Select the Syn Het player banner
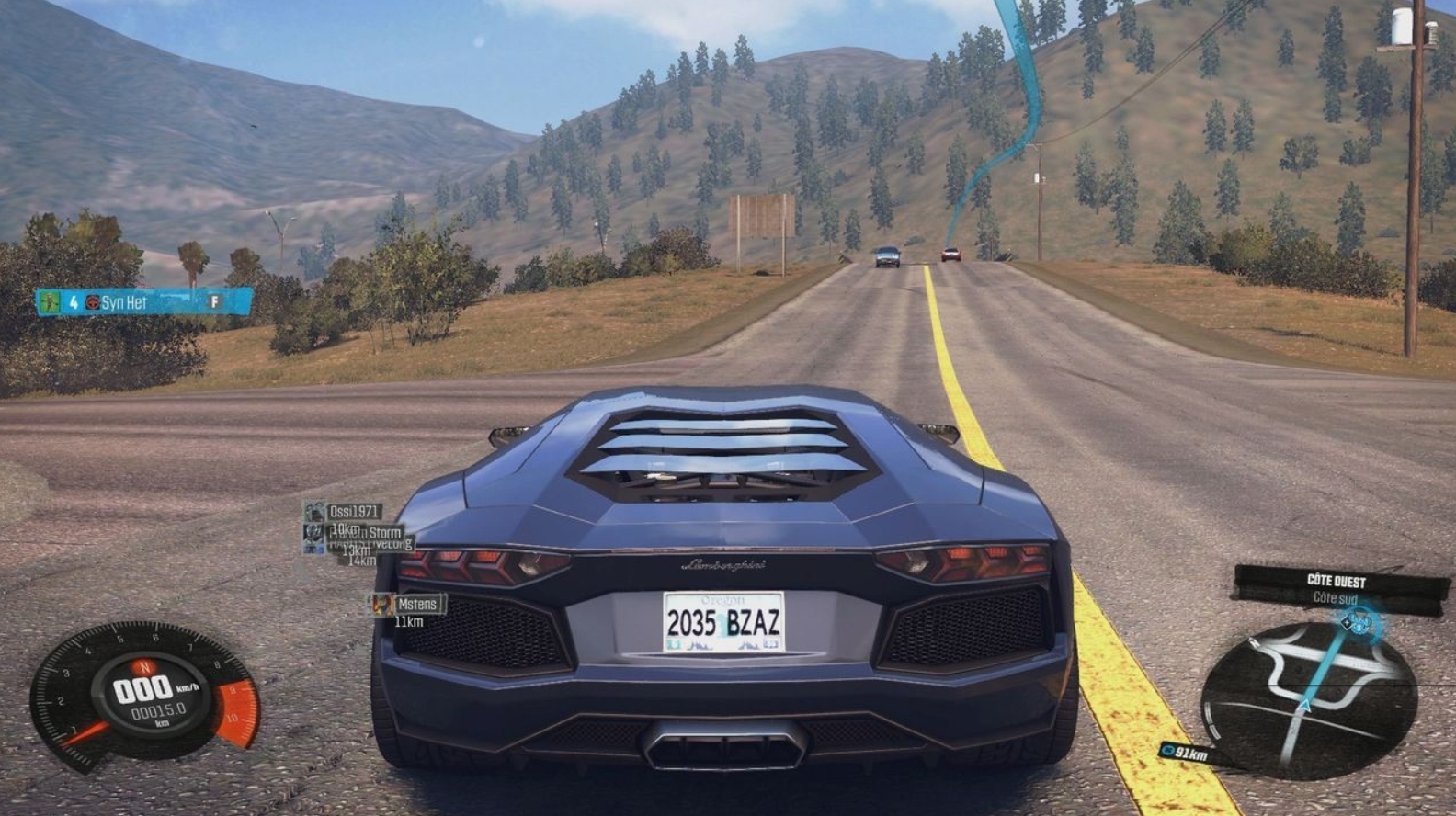This screenshot has height=816, width=1456. [144, 302]
